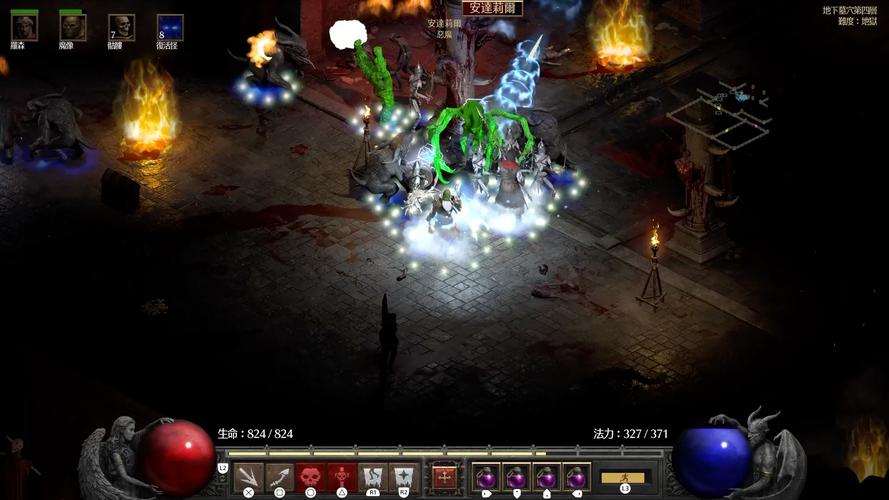Click the 魔像 golem portrait

72,27
